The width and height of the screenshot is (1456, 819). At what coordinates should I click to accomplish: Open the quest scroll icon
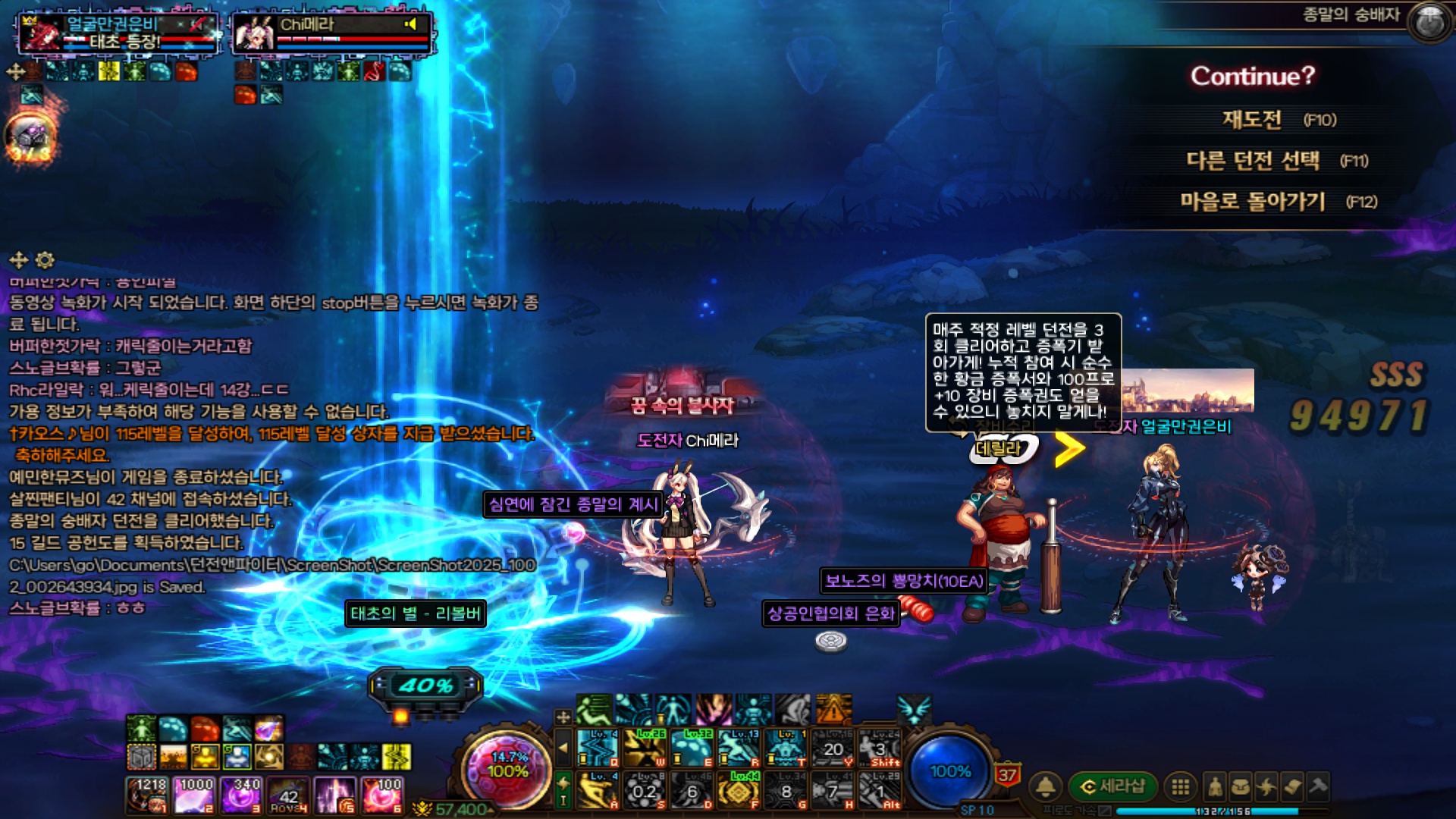[x=1292, y=786]
